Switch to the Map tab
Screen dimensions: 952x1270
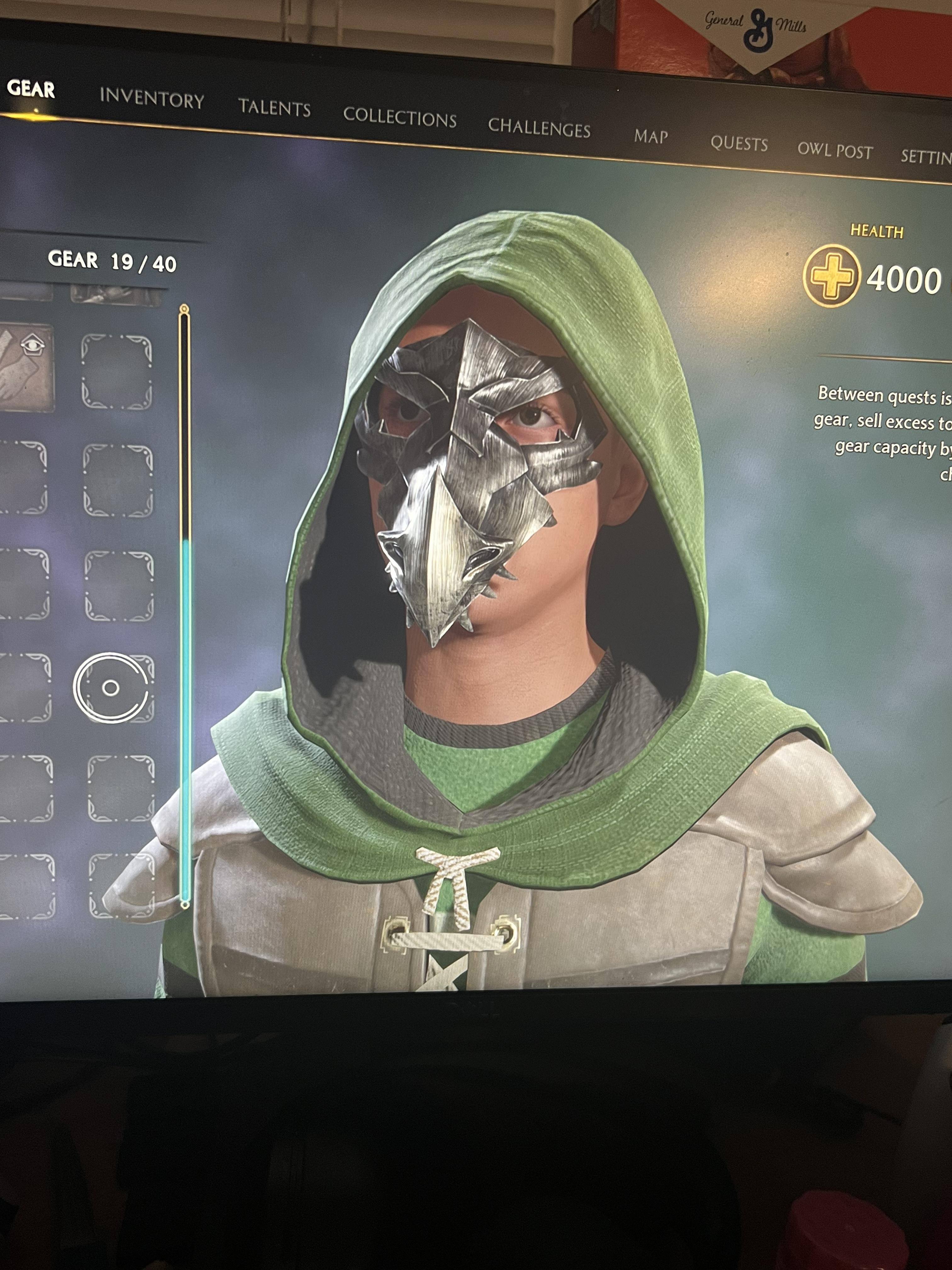point(651,137)
